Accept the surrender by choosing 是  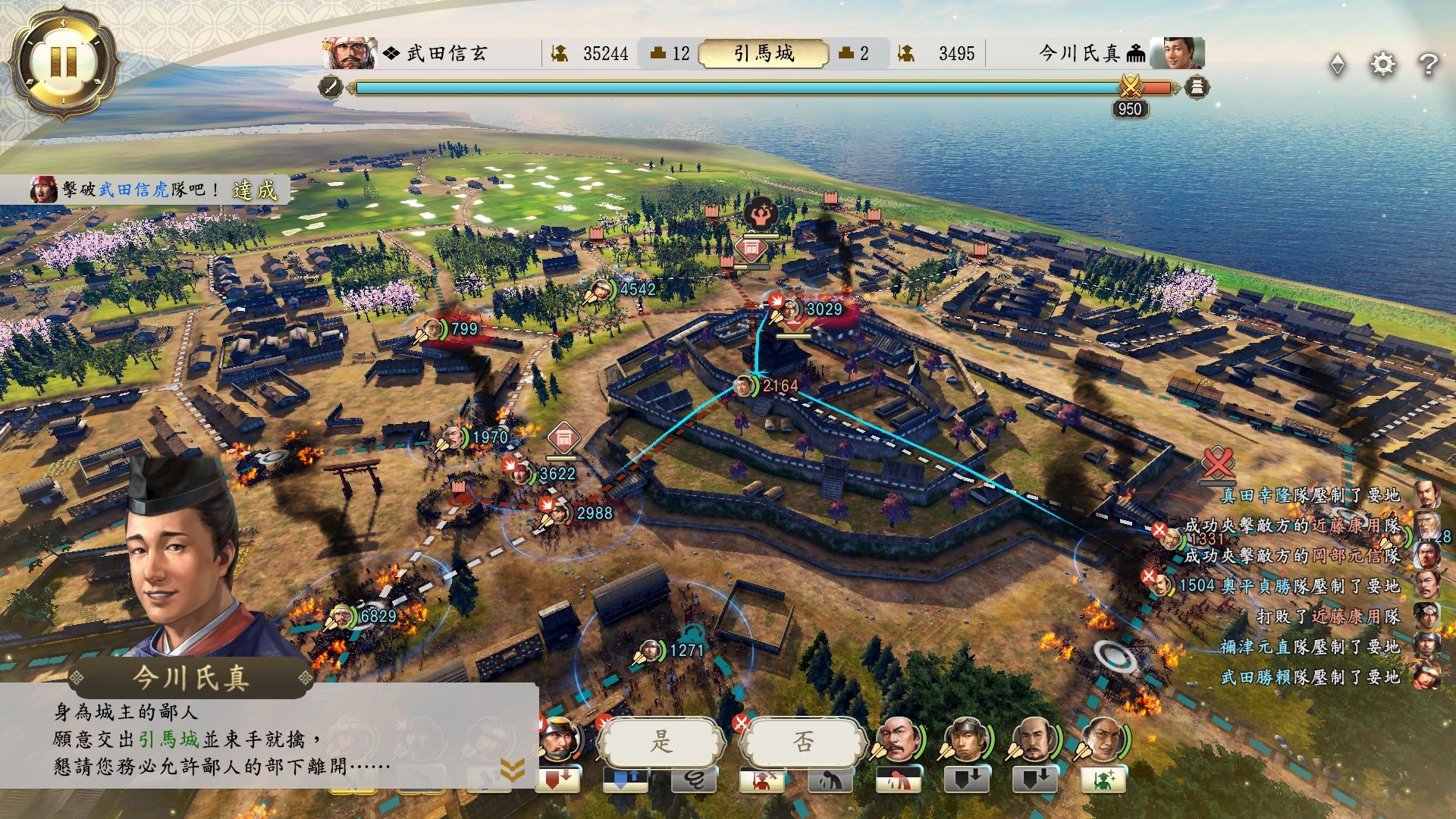(x=661, y=742)
